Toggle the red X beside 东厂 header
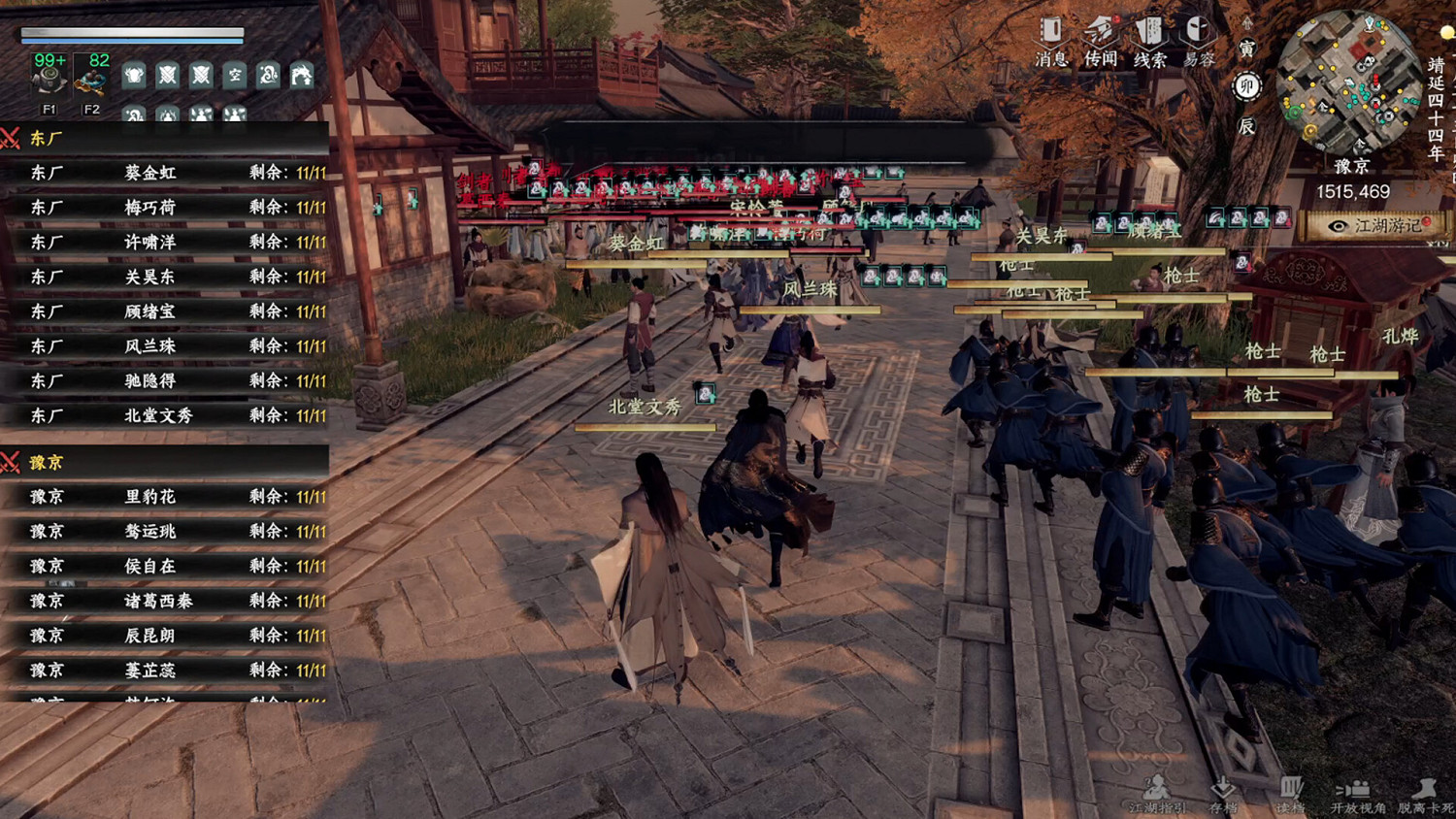The image size is (1456, 819). 10,138
